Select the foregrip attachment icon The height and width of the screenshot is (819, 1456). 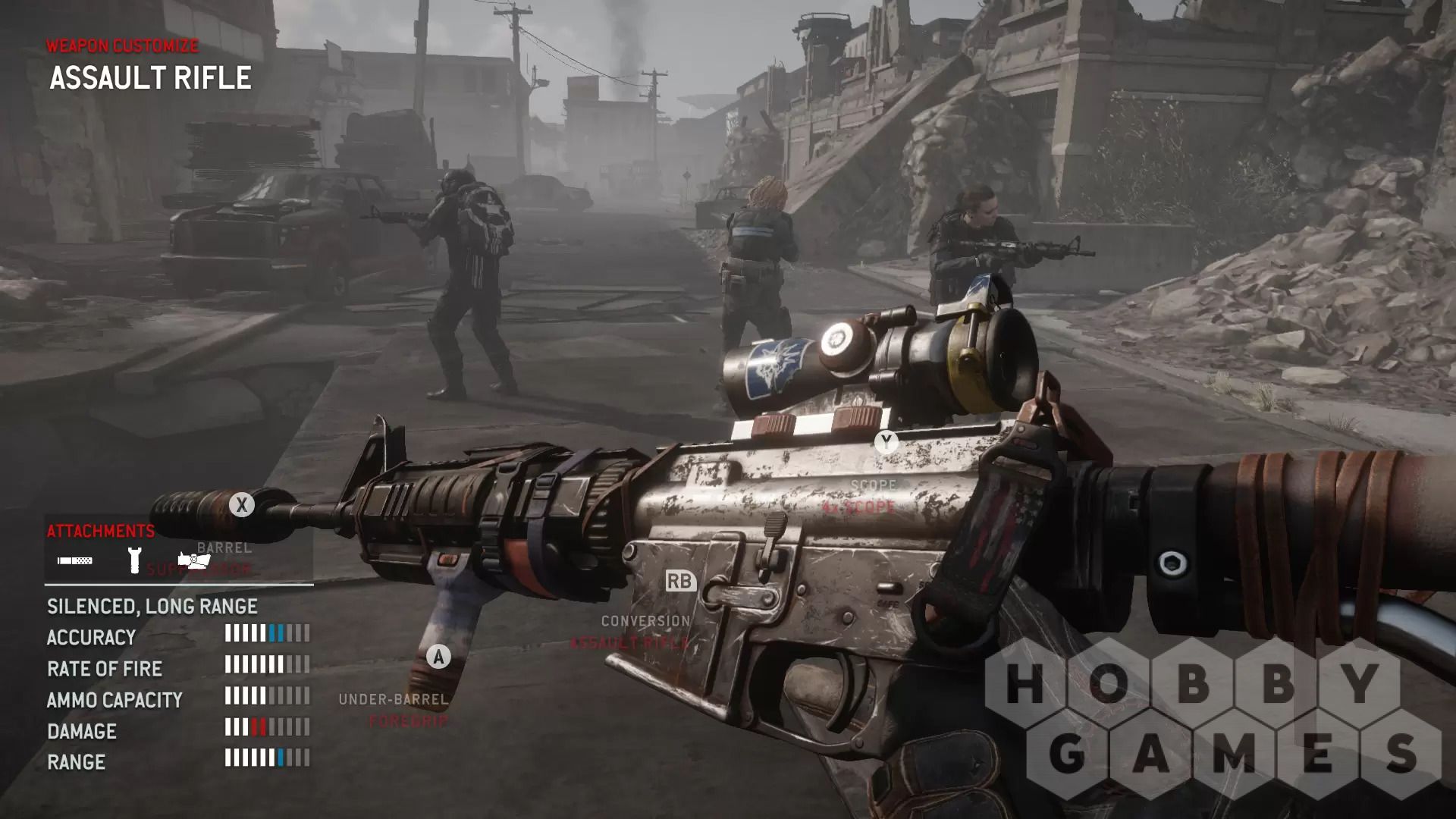134,560
